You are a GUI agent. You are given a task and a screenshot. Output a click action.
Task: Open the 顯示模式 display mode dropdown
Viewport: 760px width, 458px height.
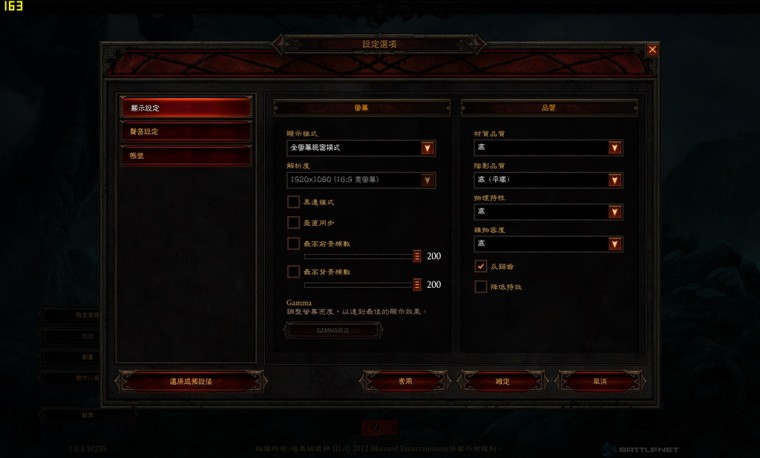tap(361, 148)
